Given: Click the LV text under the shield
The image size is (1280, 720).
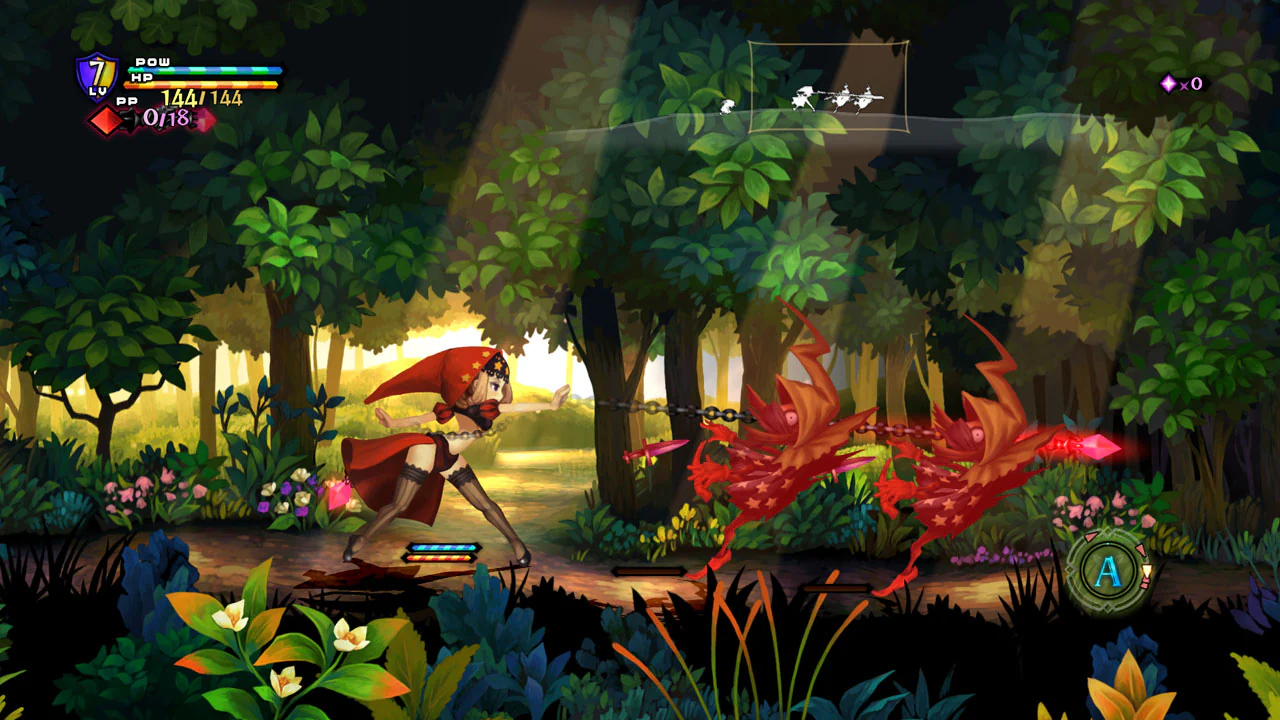Looking at the screenshot, I should pos(97,91).
